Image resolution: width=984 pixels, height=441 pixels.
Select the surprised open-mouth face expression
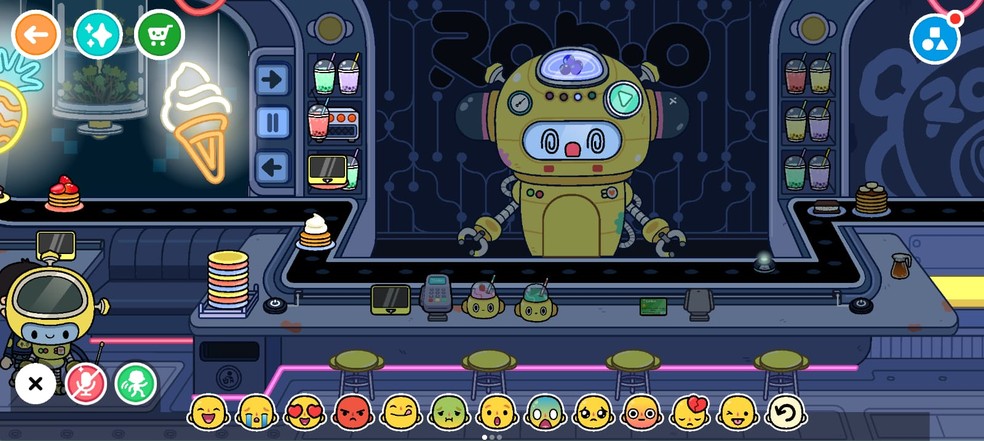coord(497,412)
